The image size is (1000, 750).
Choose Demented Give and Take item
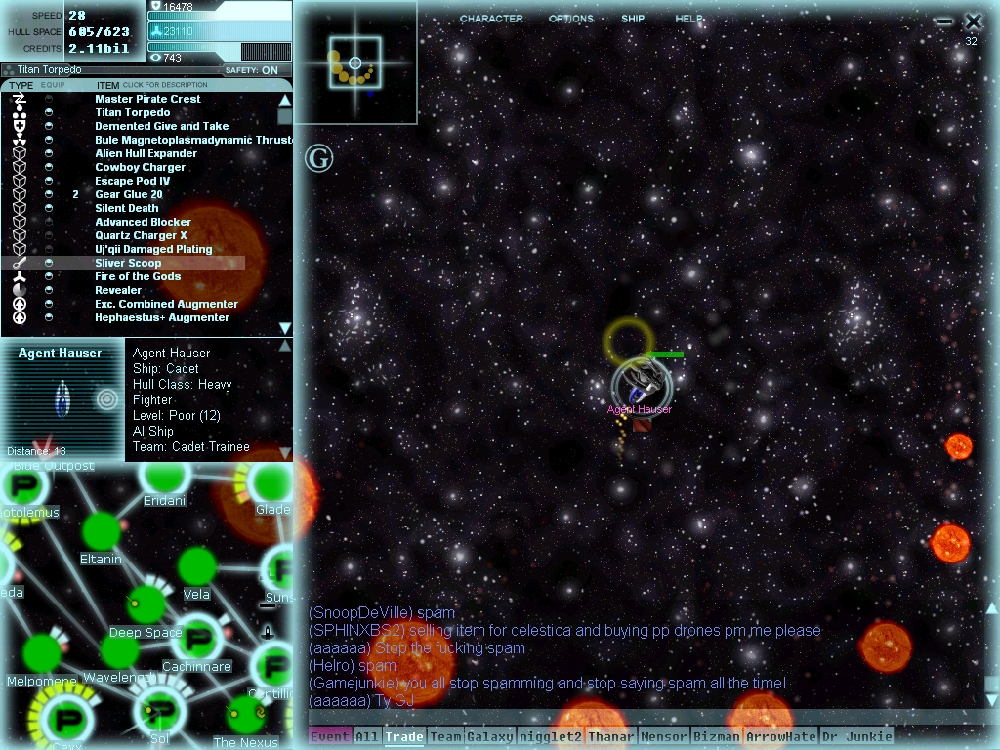162,127
